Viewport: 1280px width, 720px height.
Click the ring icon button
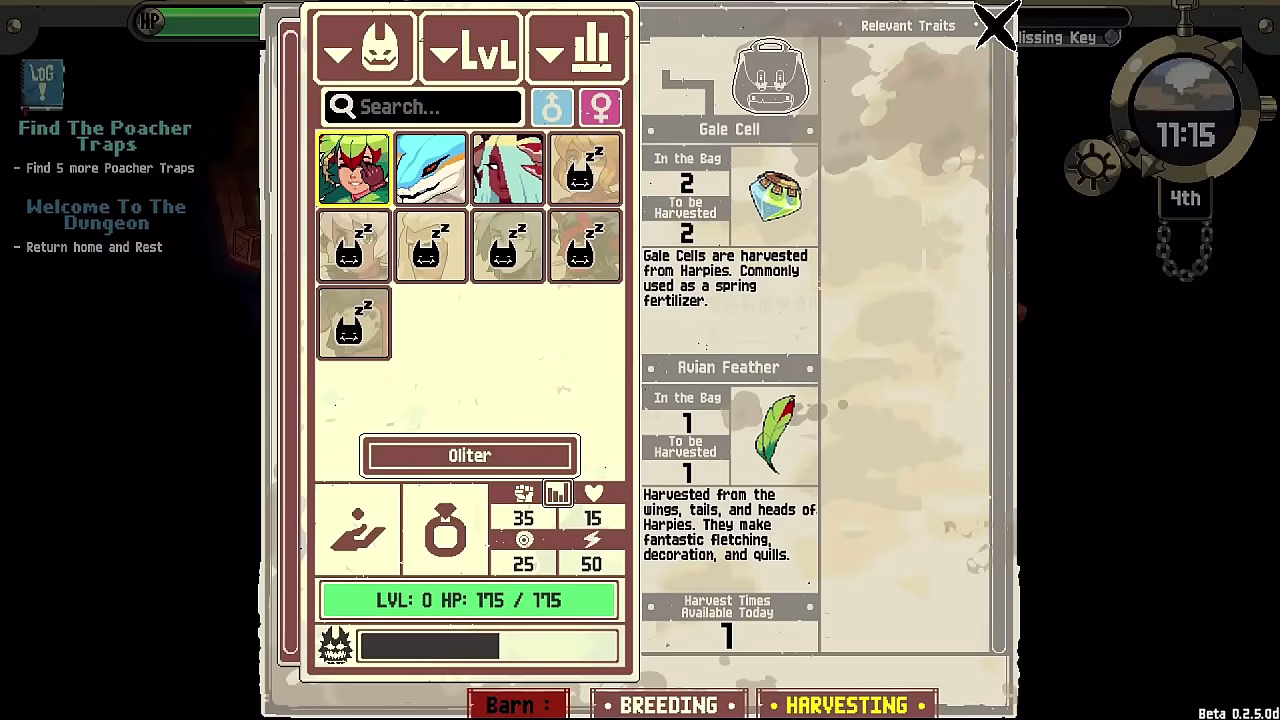pos(445,530)
